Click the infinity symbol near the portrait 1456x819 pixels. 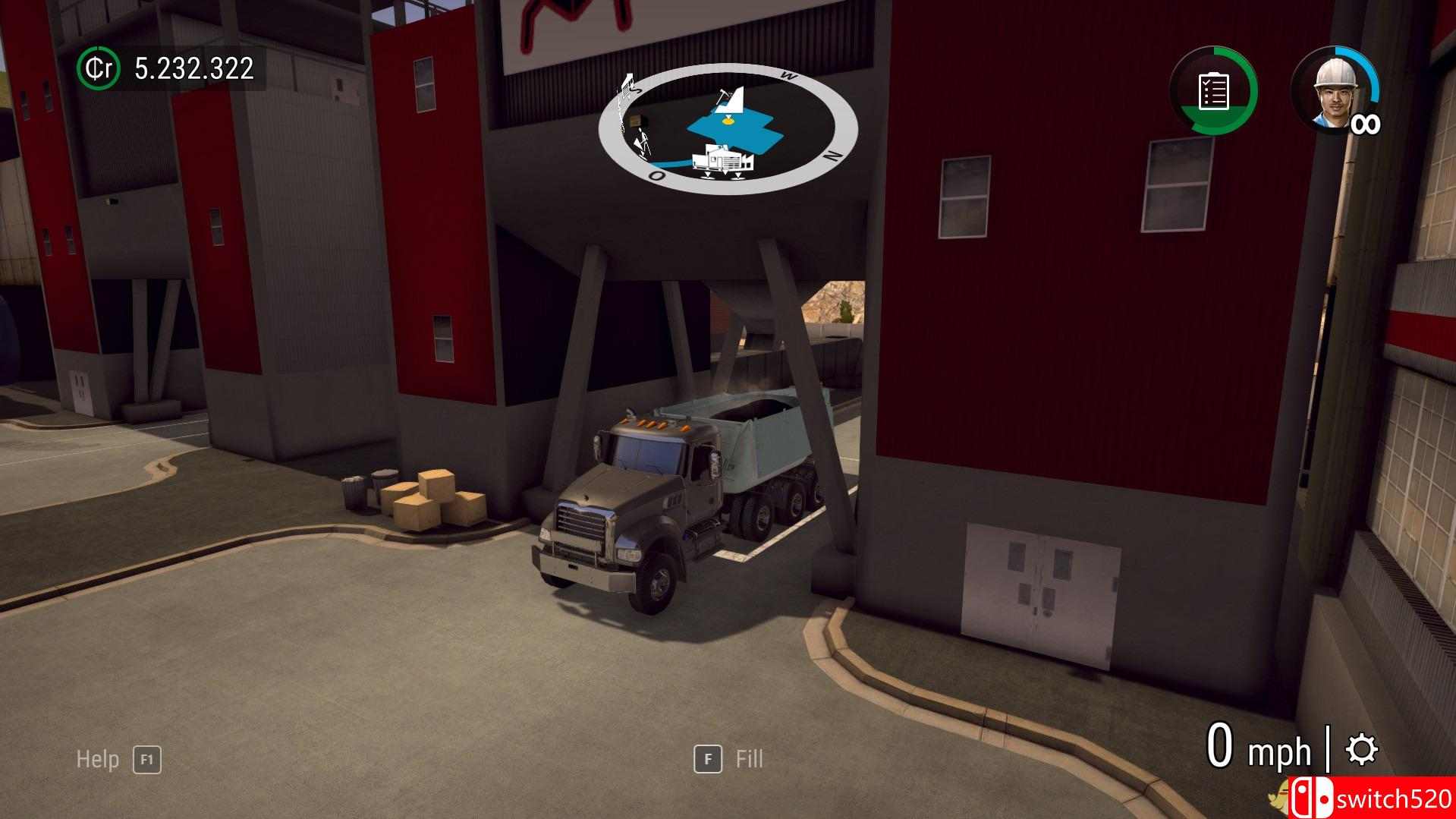point(1366,123)
